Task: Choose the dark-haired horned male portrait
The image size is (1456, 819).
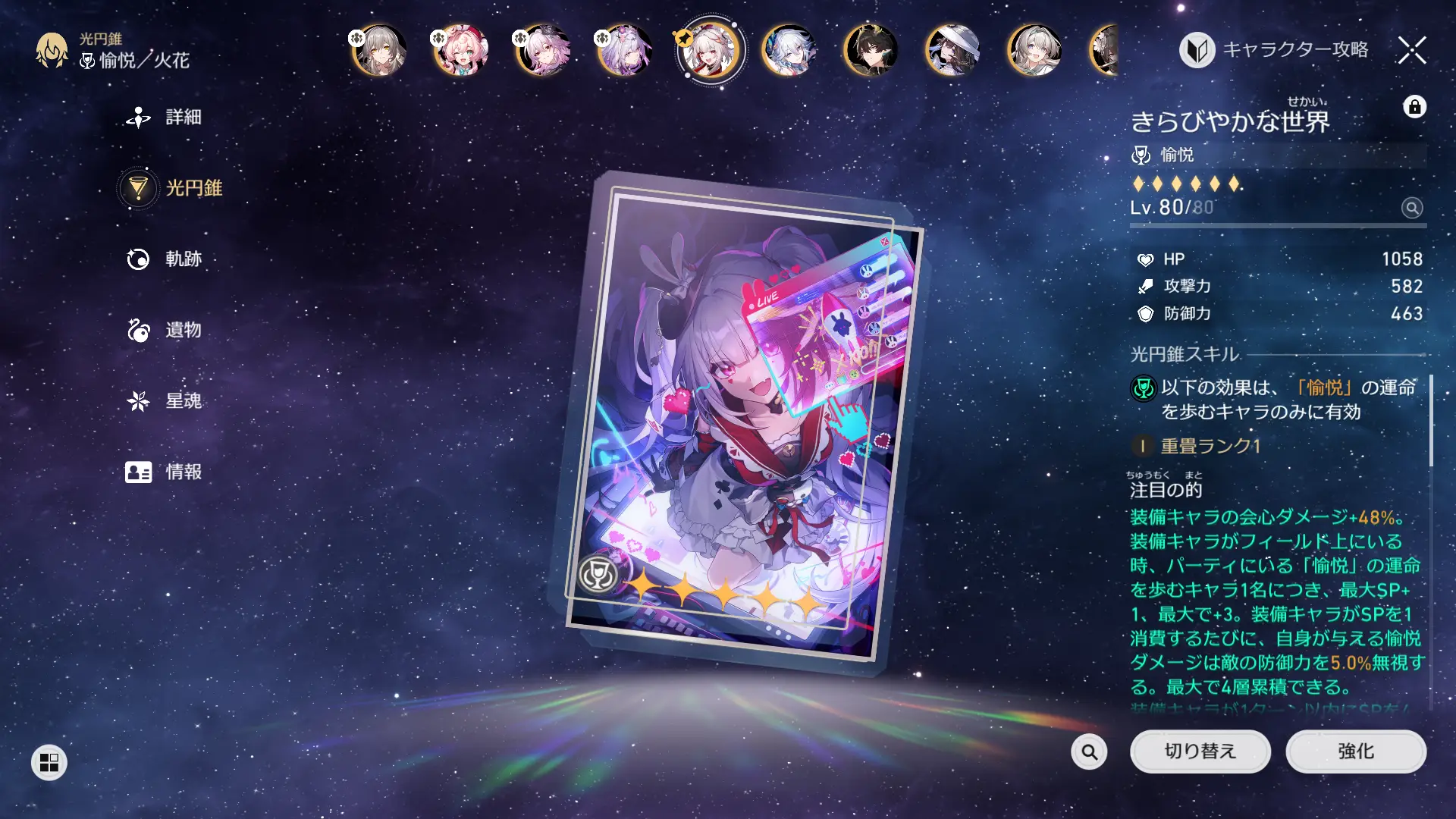Action: point(871,51)
